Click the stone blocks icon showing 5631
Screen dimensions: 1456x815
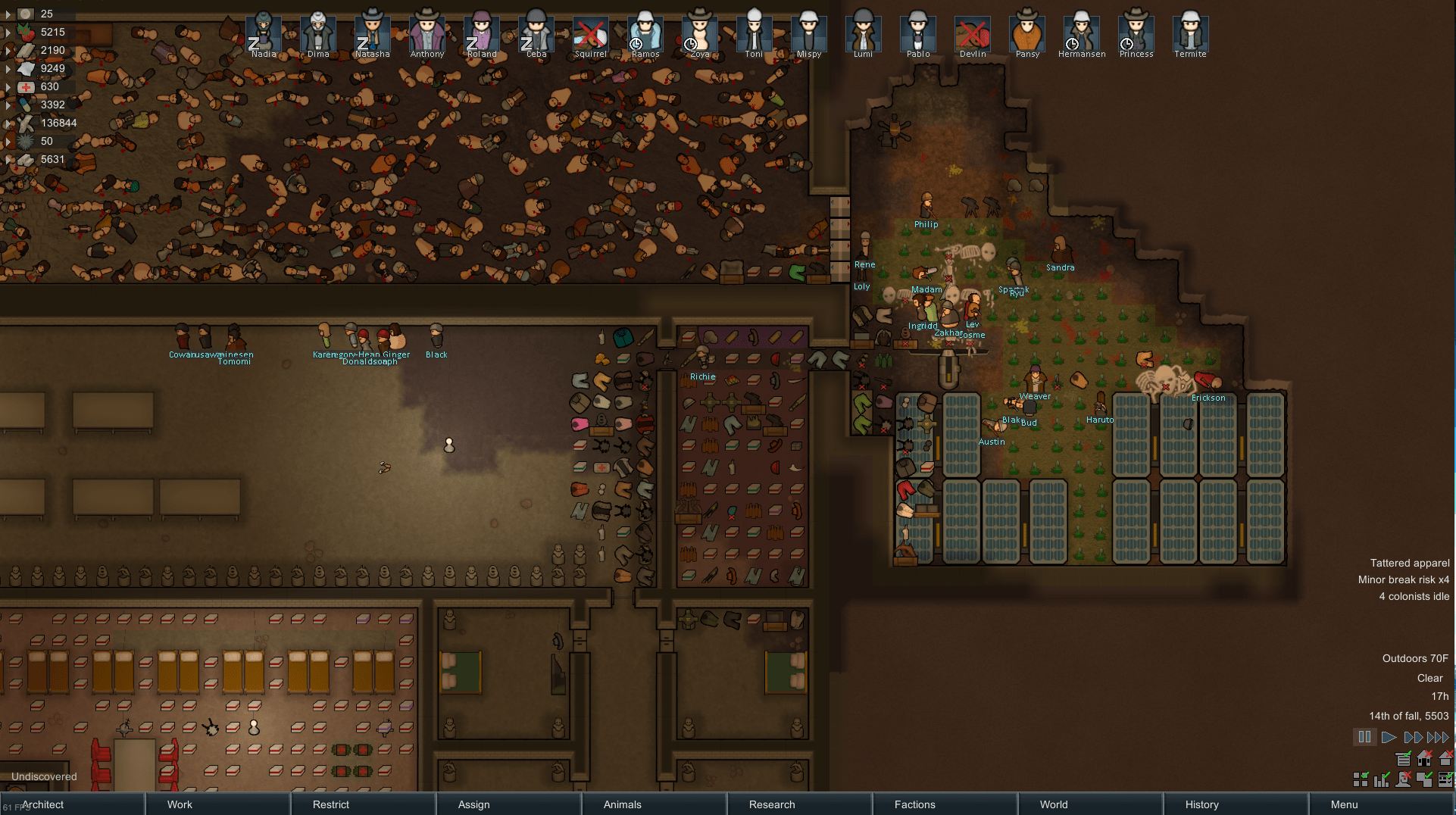[x=25, y=159]
